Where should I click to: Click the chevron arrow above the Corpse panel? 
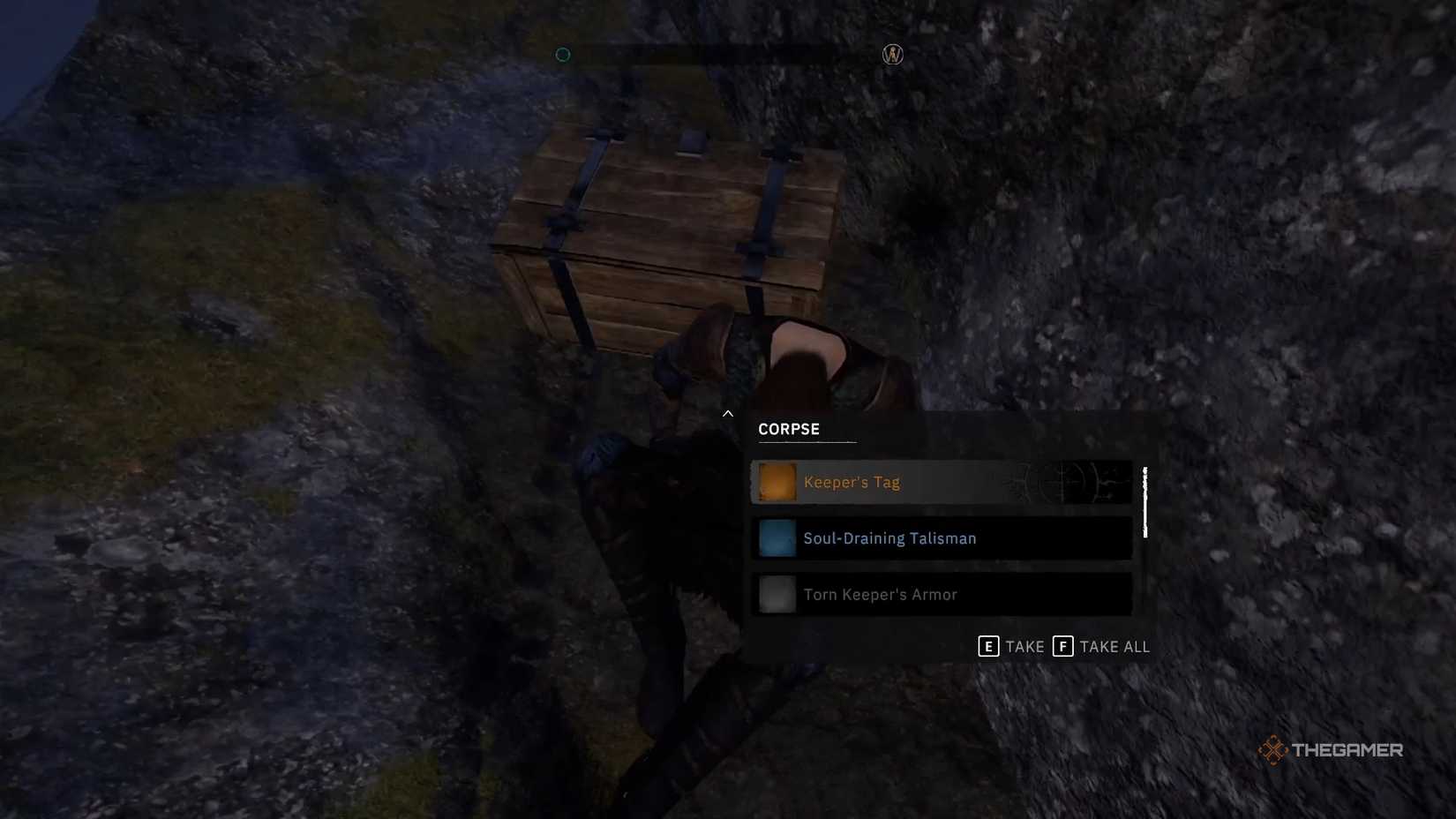click(x=728, y=413)
